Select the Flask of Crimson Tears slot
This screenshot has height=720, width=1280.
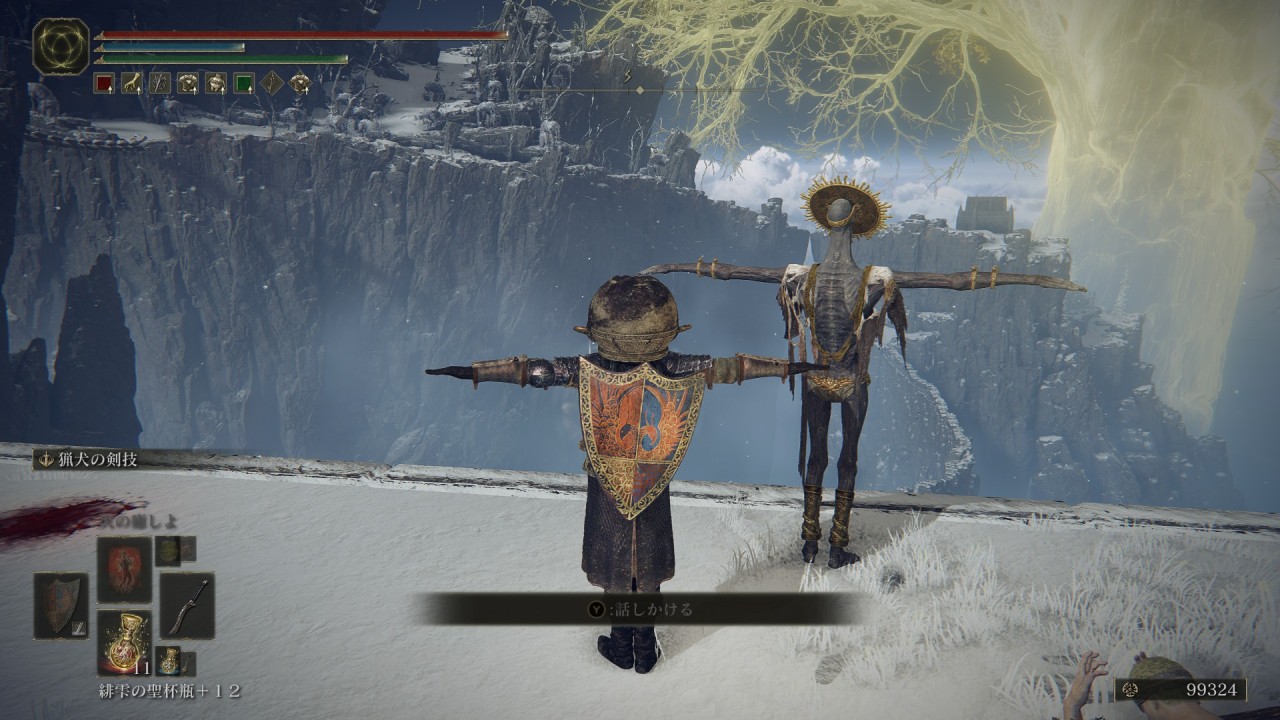(125, 639)
